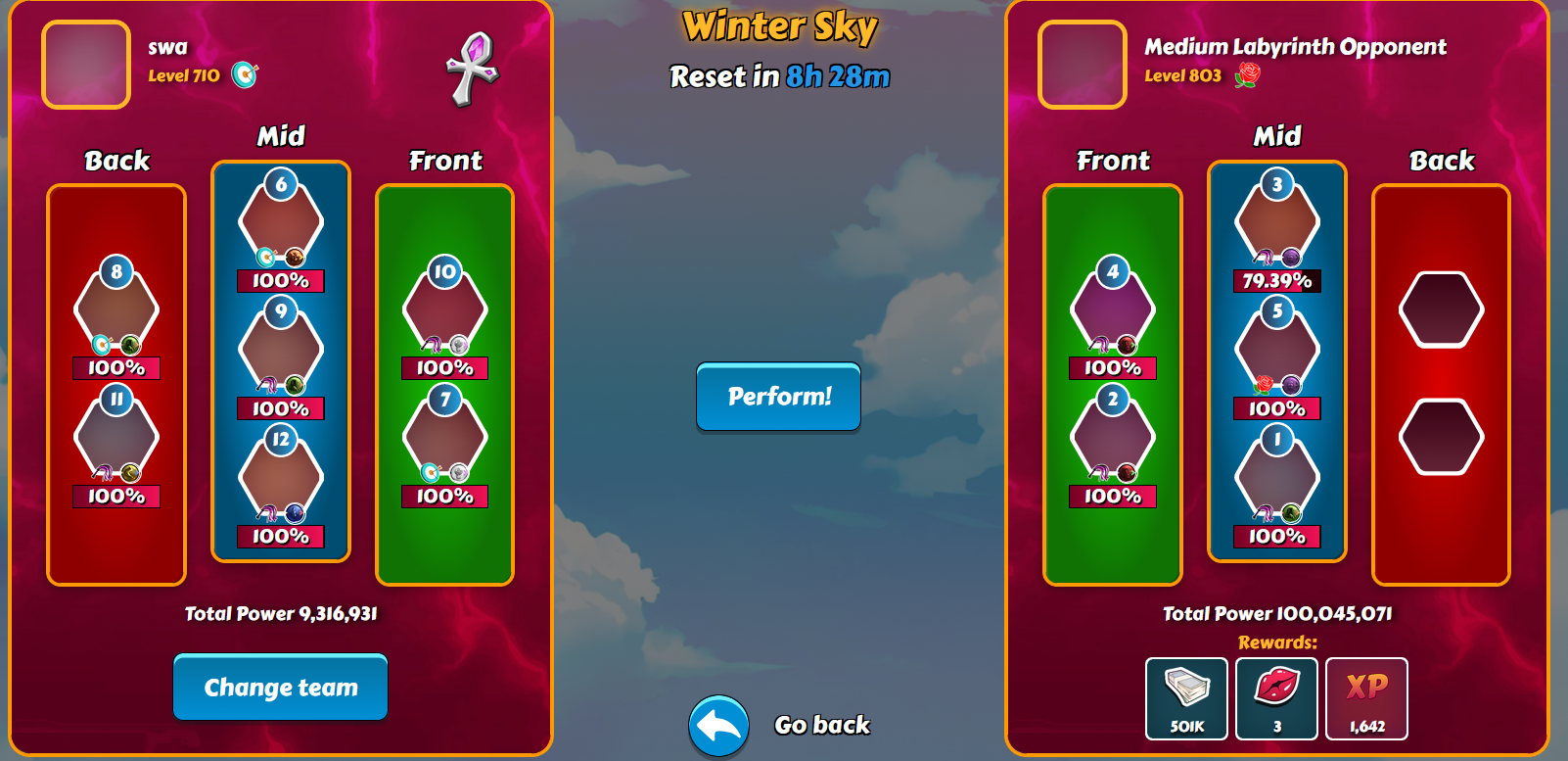Inspect opponent hero with 79.39% health
1568x761 pixels.
1277,222
